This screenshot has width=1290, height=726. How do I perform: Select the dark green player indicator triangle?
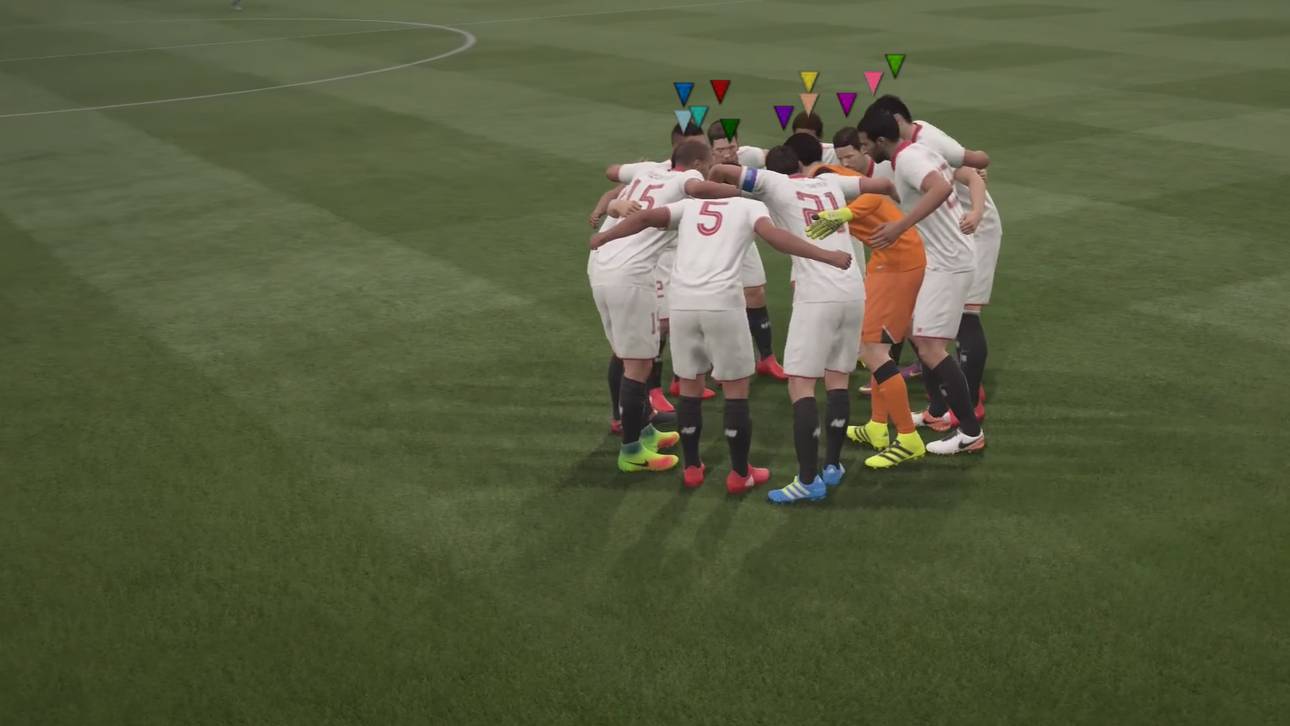[731, 127]
